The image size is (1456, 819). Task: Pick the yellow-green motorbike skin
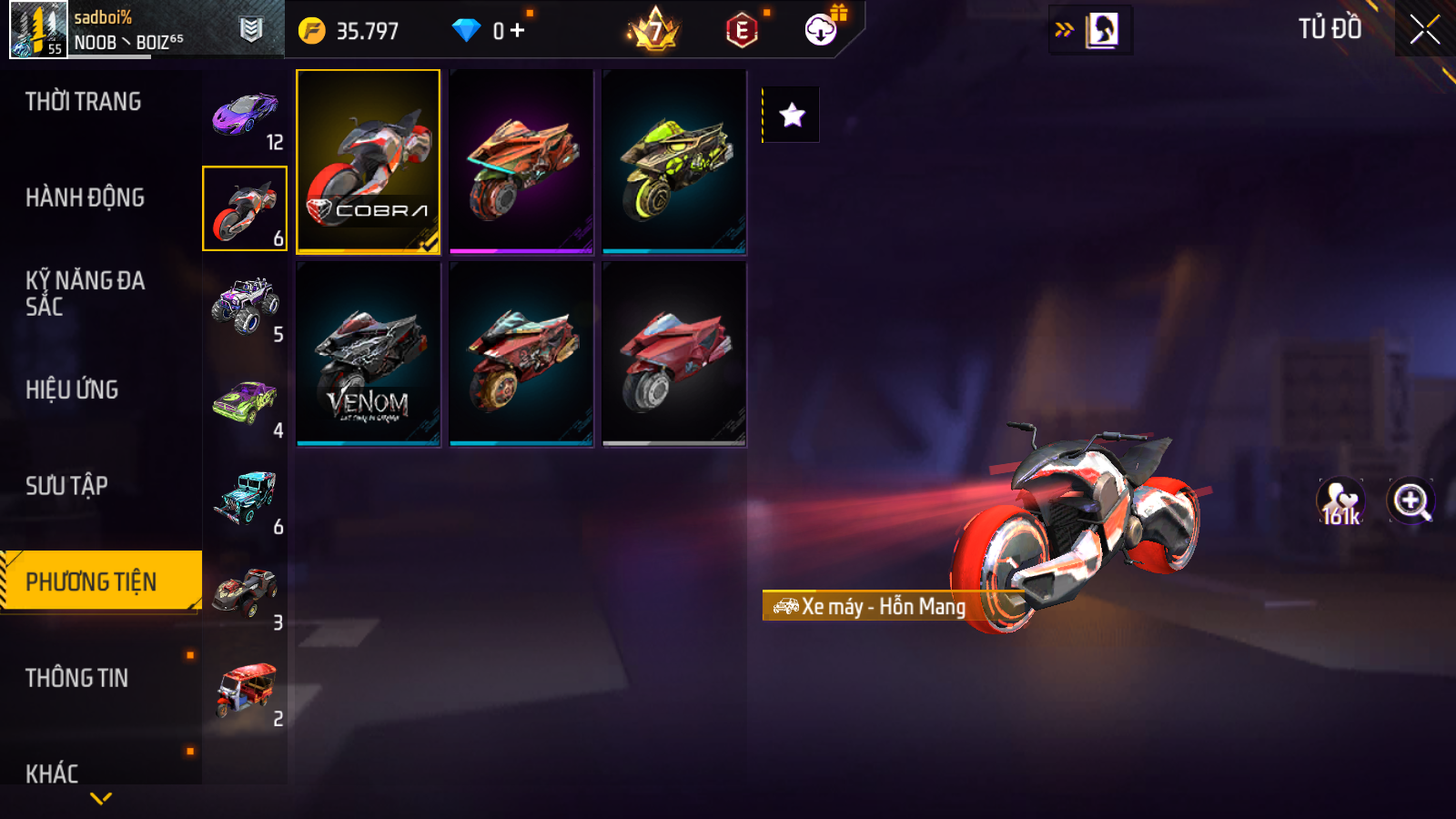(674, 161)
